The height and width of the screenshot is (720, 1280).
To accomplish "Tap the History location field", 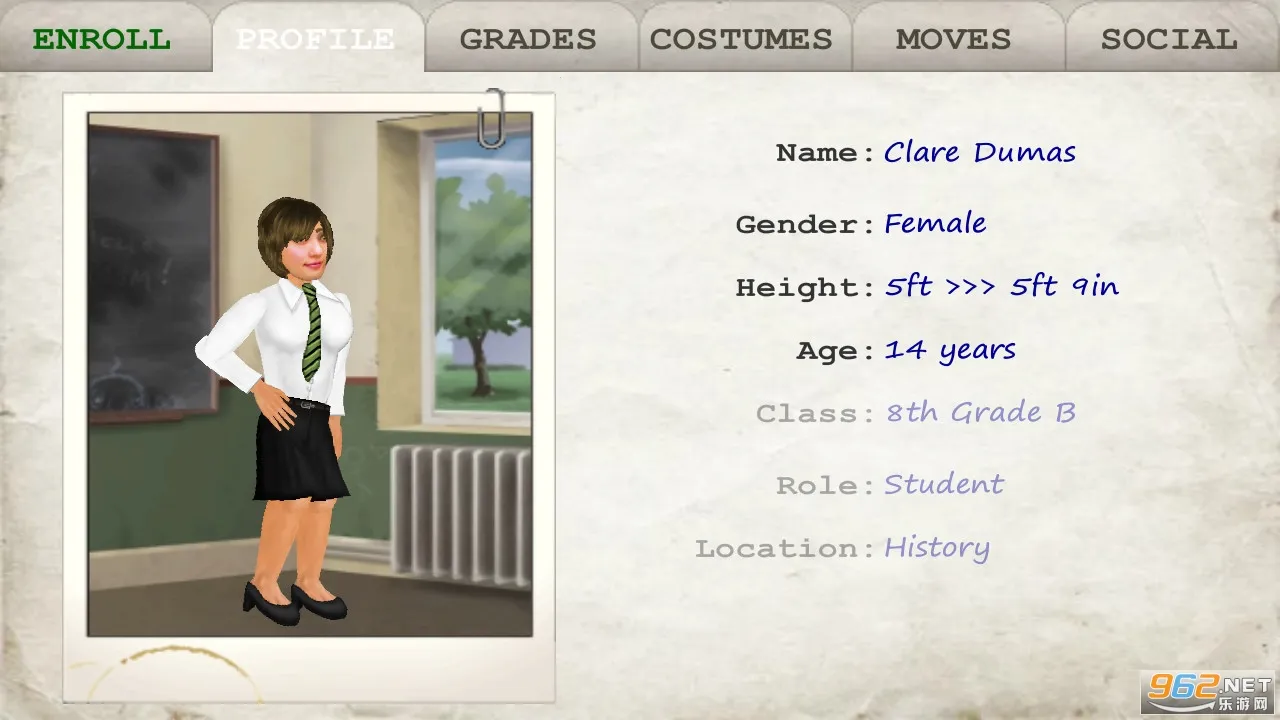I will pos(936,548).
